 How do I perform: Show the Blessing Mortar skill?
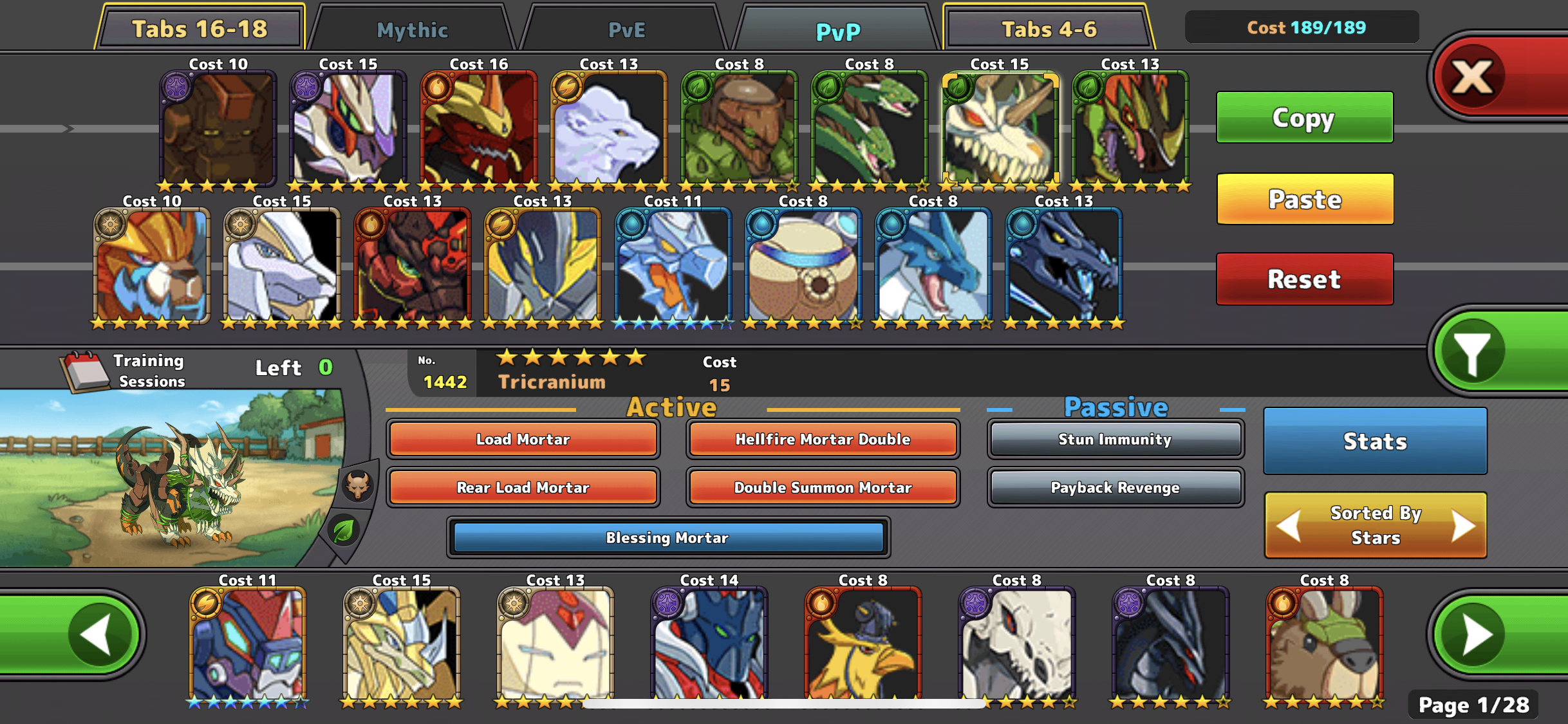667,537
